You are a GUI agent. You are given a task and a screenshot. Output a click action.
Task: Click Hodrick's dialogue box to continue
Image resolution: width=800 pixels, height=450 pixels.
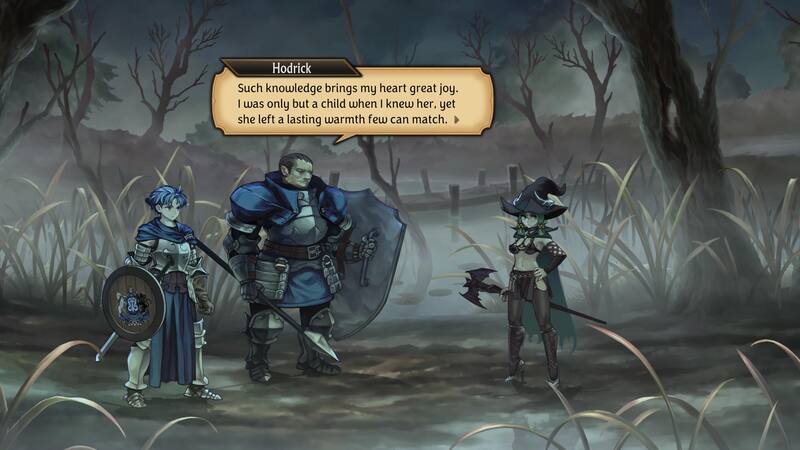tap(350, 100)
